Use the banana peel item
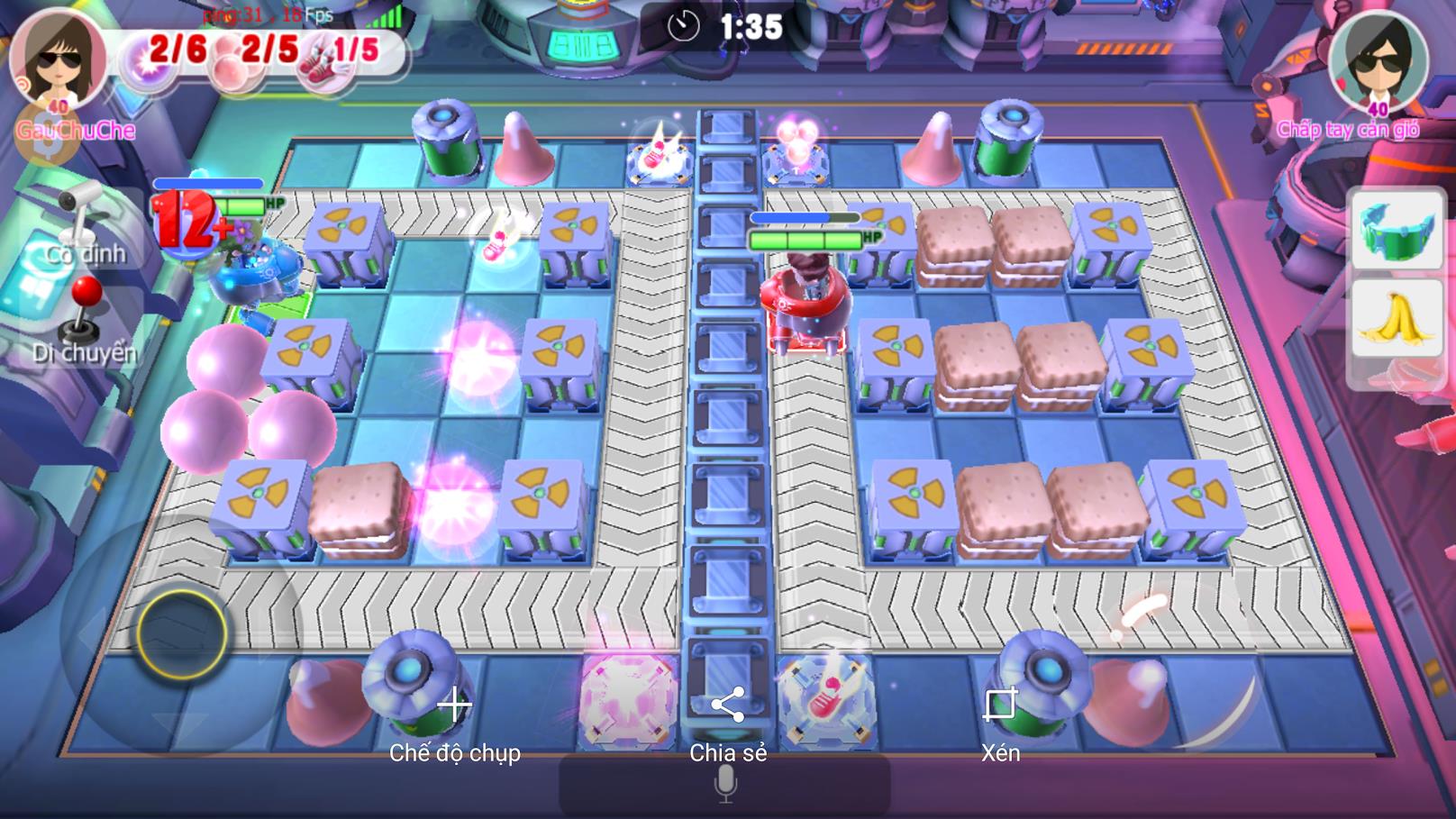This screenshot has width=1456, height=819. point(1396,317)
